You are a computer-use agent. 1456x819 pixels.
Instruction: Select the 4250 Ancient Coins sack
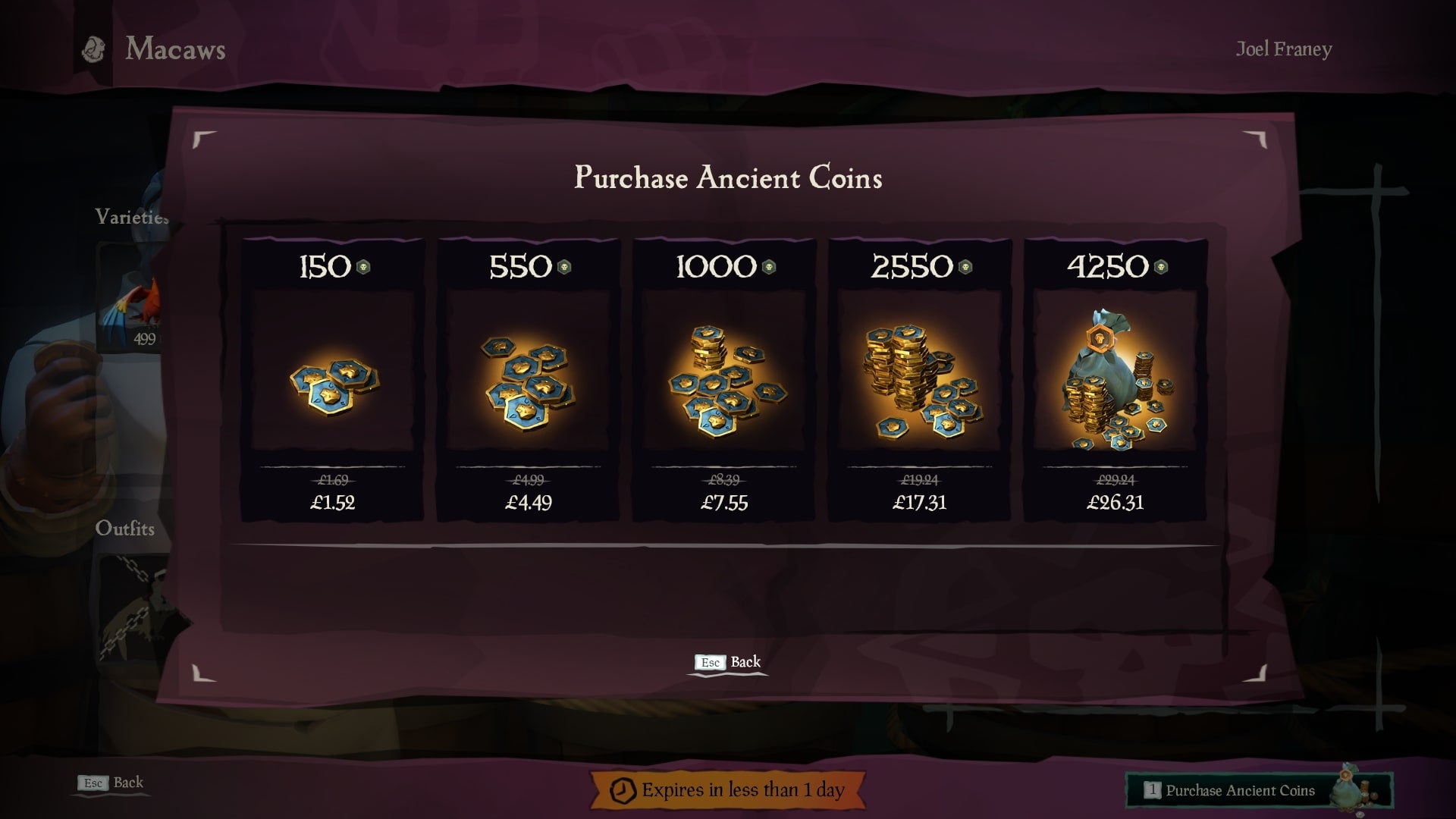1115,381
